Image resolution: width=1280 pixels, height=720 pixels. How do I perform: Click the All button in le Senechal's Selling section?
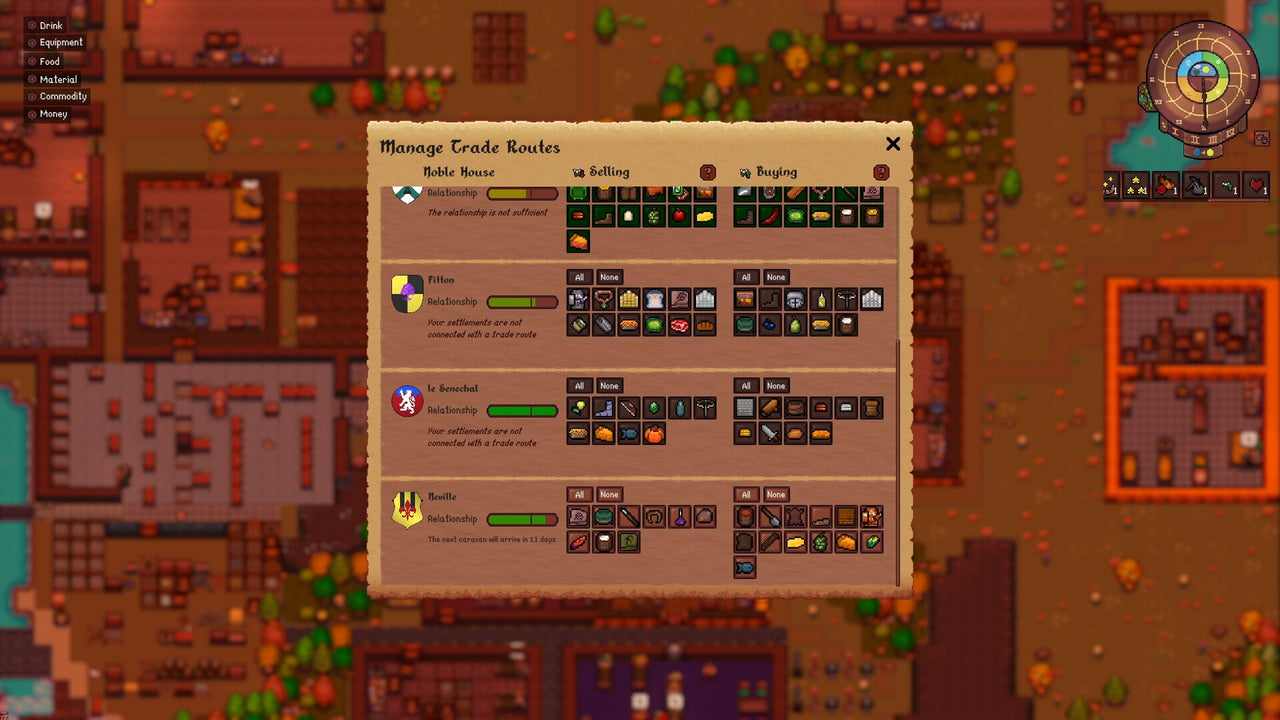(x=578, y=385)
